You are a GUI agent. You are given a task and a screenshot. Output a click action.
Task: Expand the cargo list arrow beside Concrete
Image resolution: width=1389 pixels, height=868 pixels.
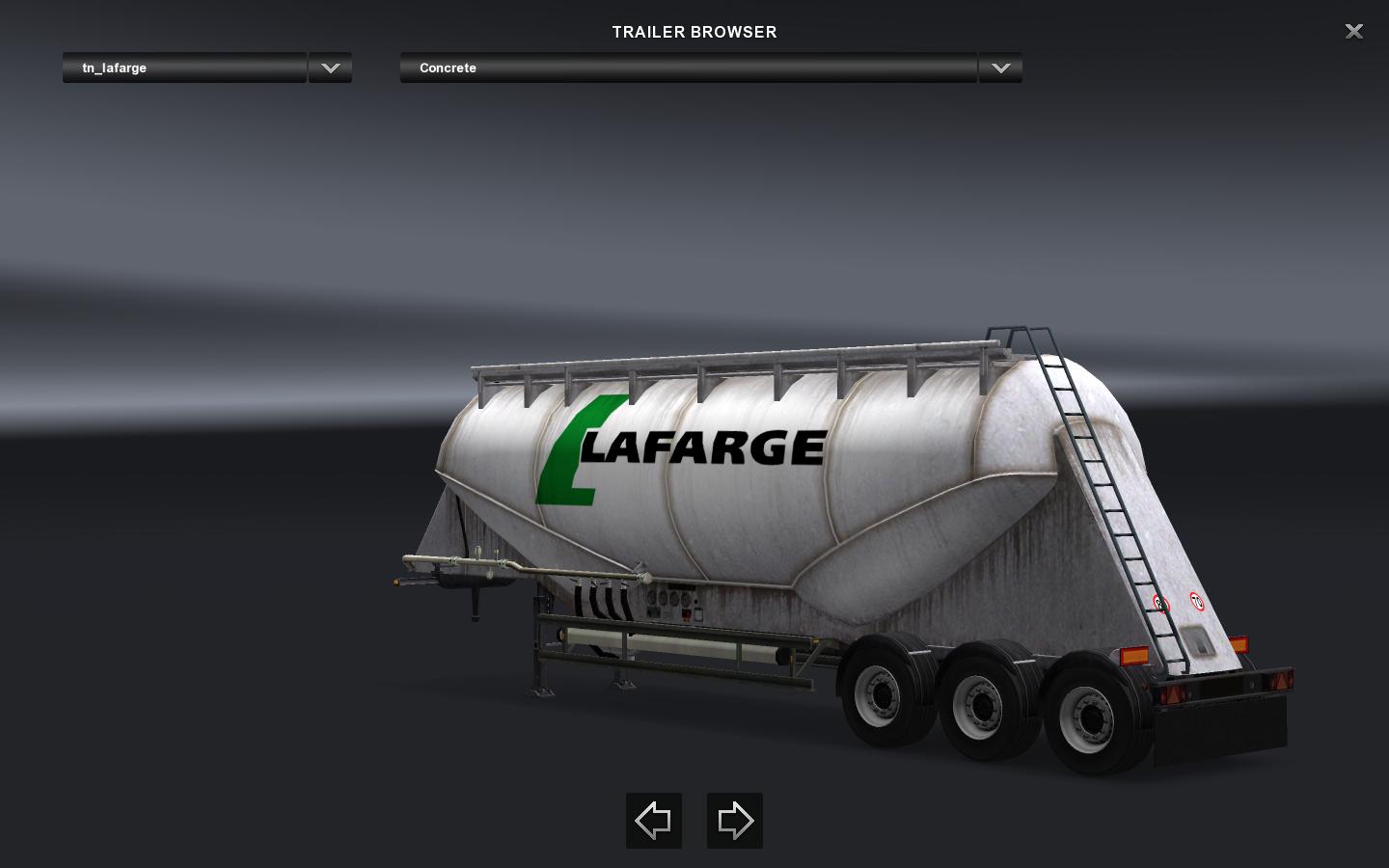1000,68
